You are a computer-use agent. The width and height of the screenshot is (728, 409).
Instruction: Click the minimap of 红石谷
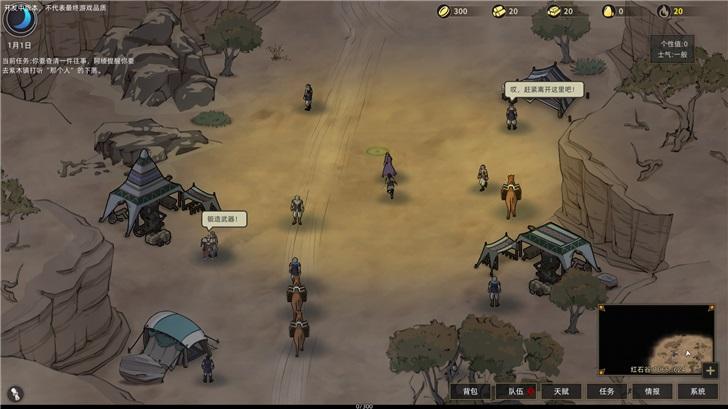click(656, 338)
